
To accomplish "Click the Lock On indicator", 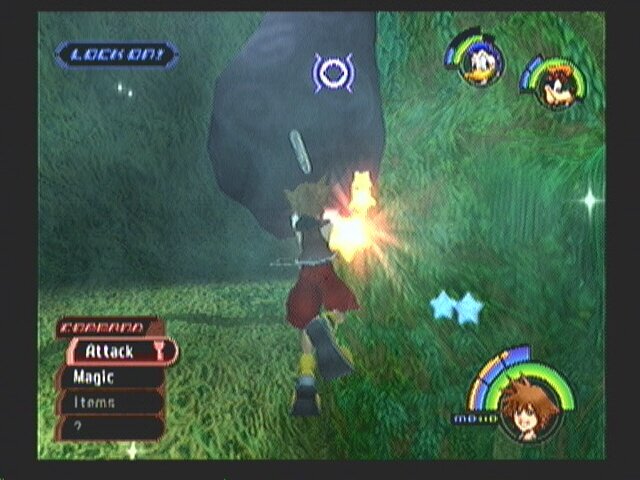I will pos(117,55).
